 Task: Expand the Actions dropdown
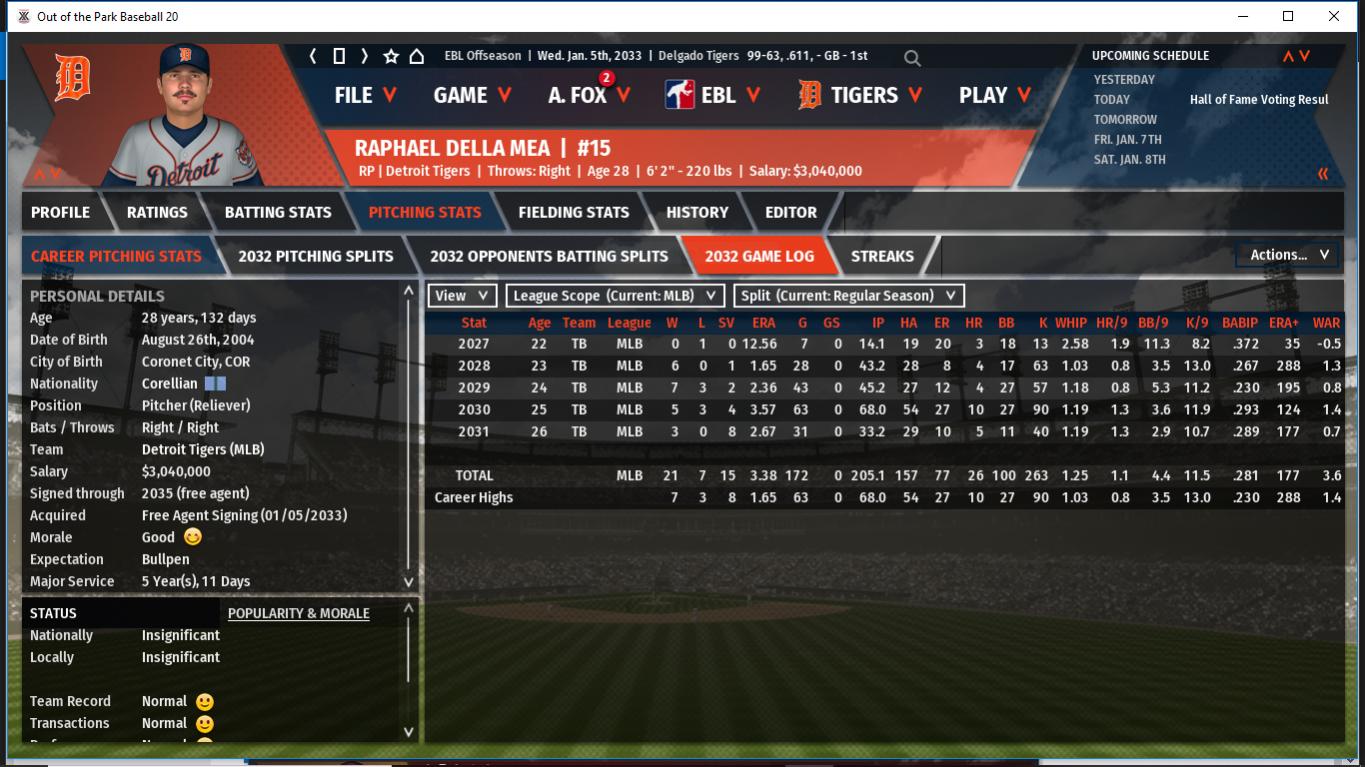click(x=1288, y=255)
